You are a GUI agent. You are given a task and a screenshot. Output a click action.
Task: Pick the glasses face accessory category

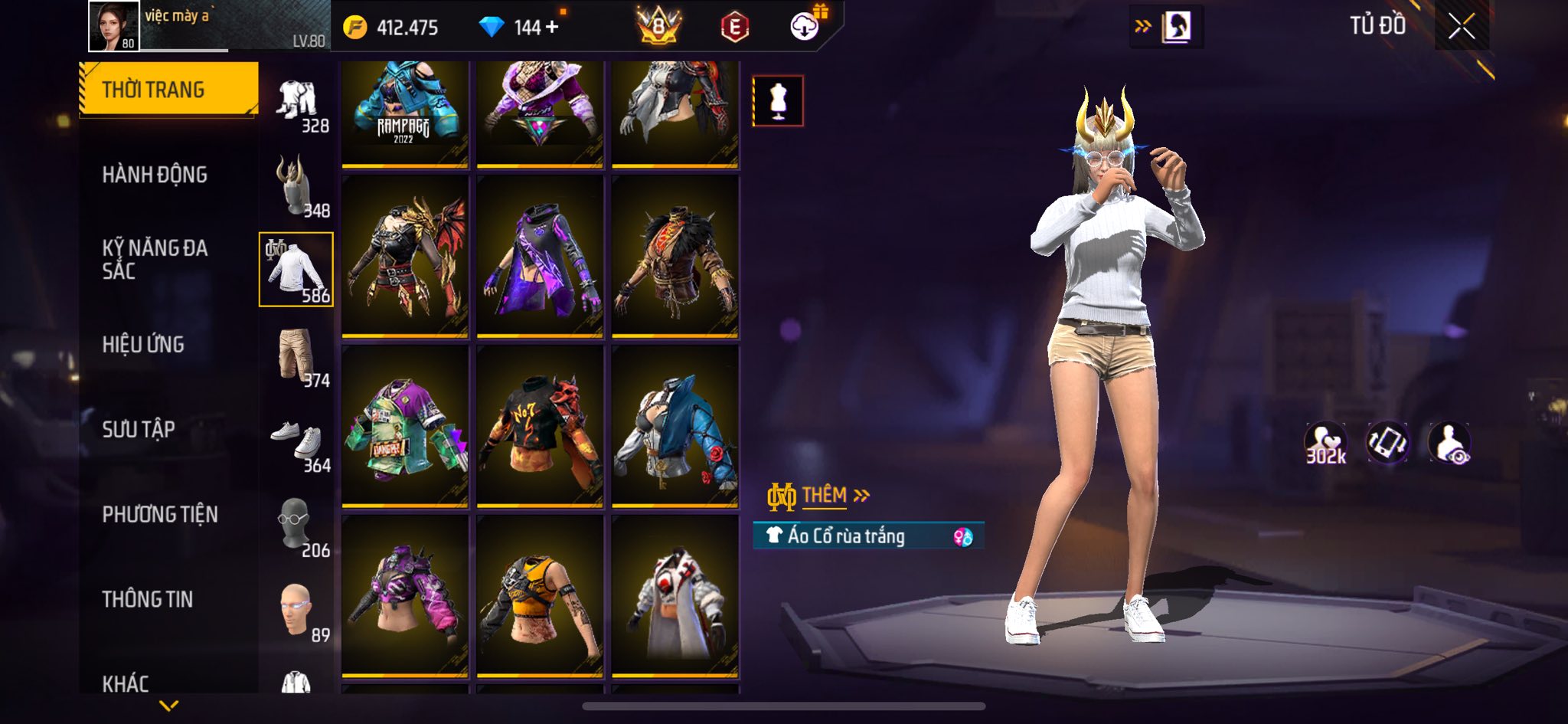296,526
